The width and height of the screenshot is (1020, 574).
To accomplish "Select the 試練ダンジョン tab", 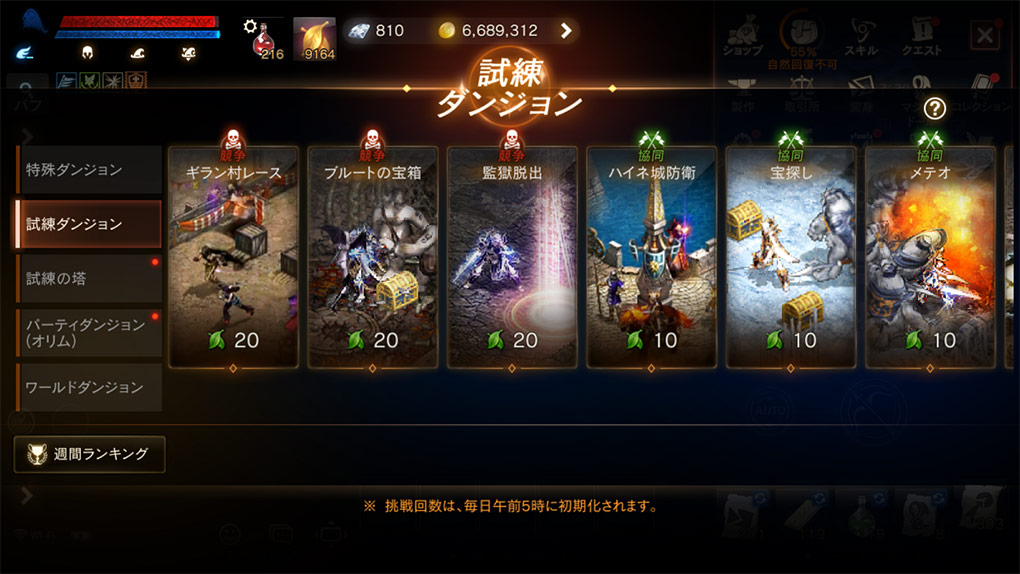I will pos(88,224).
